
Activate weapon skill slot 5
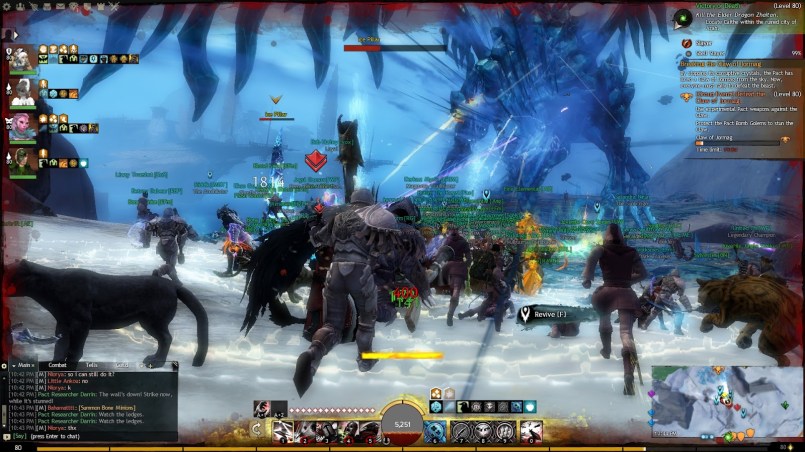click(369, 430)
